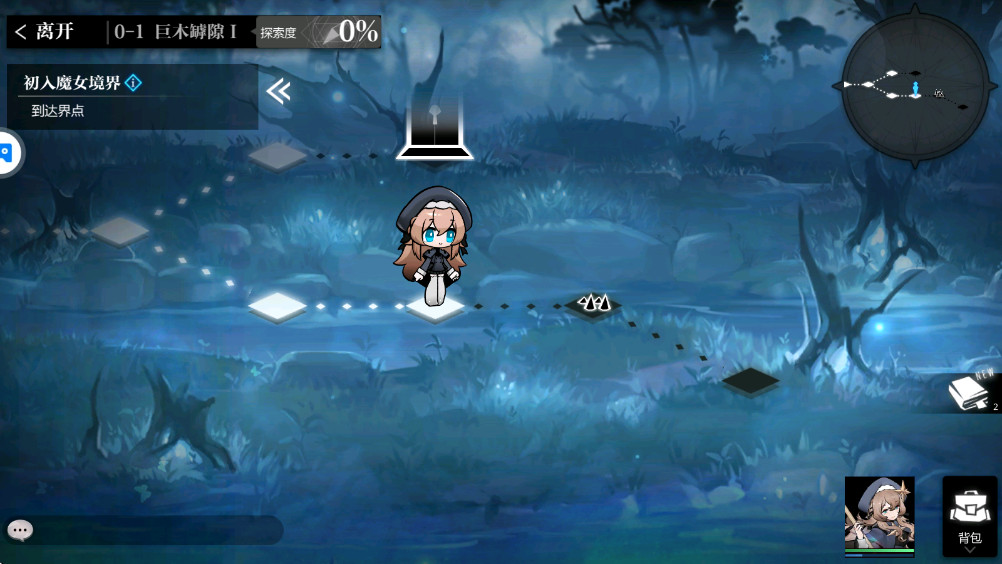The height and width of the screenshot is (564, 1002).
Task: Show info for 初入魔女境界 objective
Action: coord(134,83)
